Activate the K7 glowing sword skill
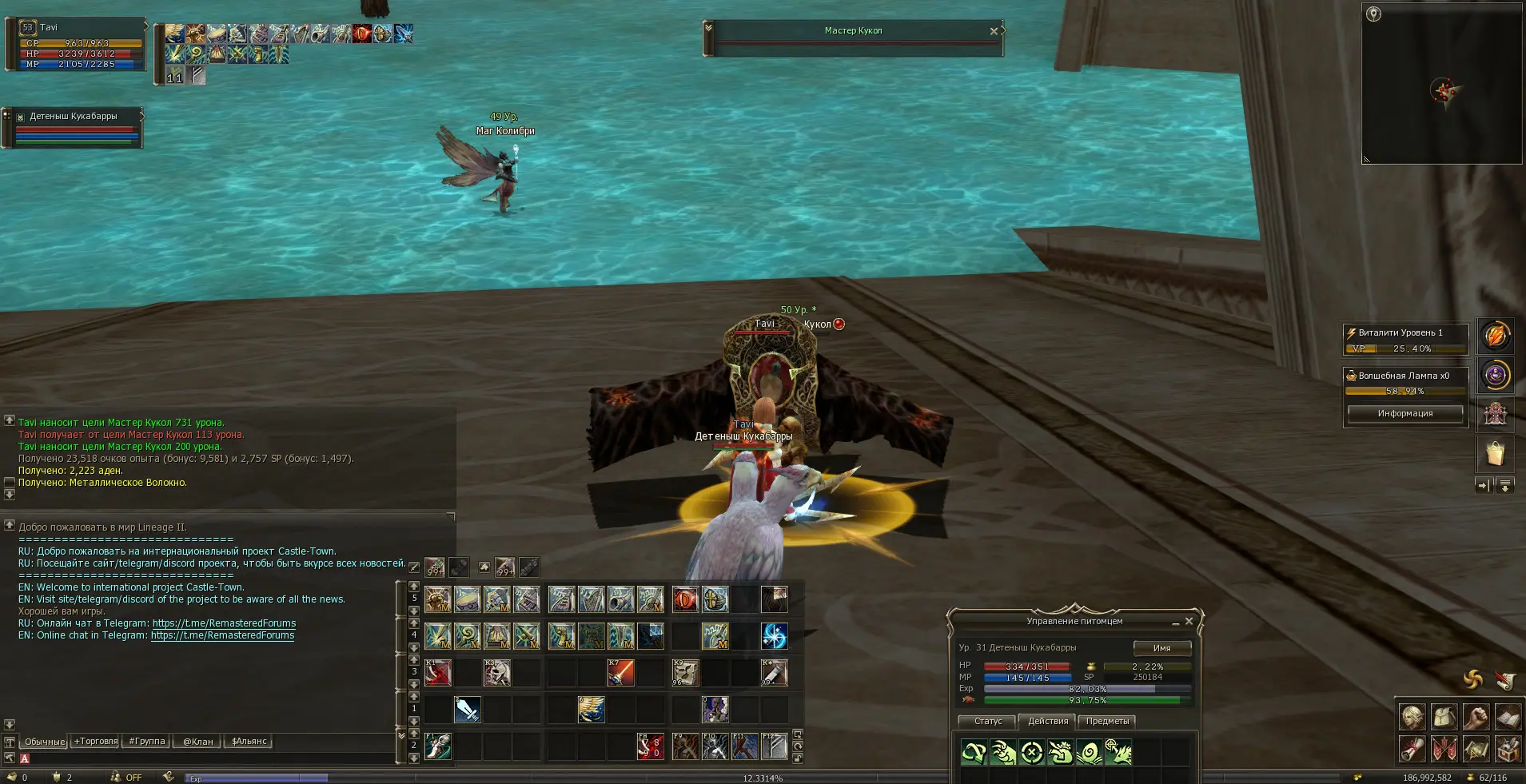The image size is (1526, 784). [621, 673]
